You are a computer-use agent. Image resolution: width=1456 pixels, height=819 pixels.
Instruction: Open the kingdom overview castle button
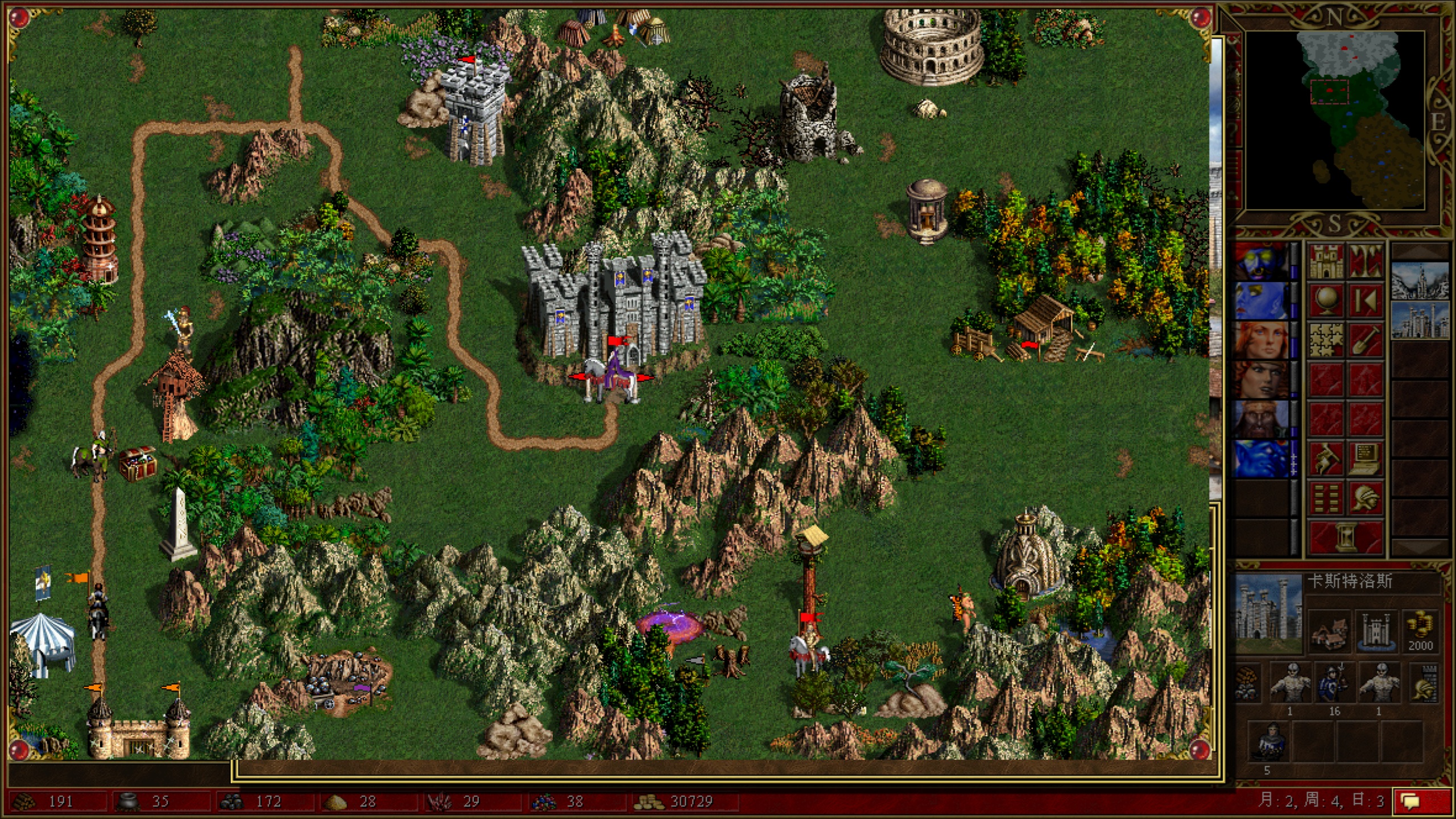tap(1326, 261)
